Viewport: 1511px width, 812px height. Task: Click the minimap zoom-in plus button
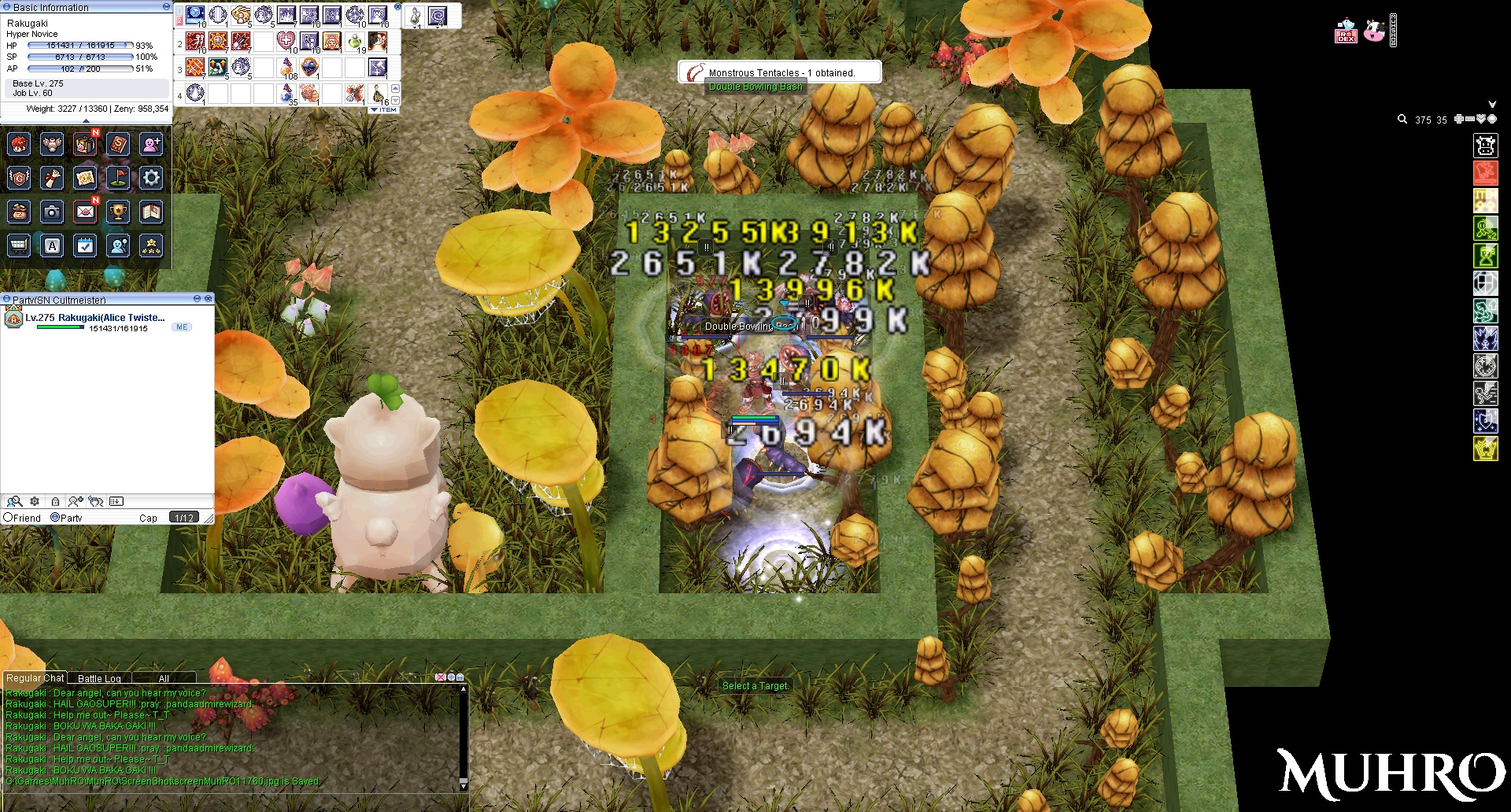pyautogui.click(x=1458, y=120)
